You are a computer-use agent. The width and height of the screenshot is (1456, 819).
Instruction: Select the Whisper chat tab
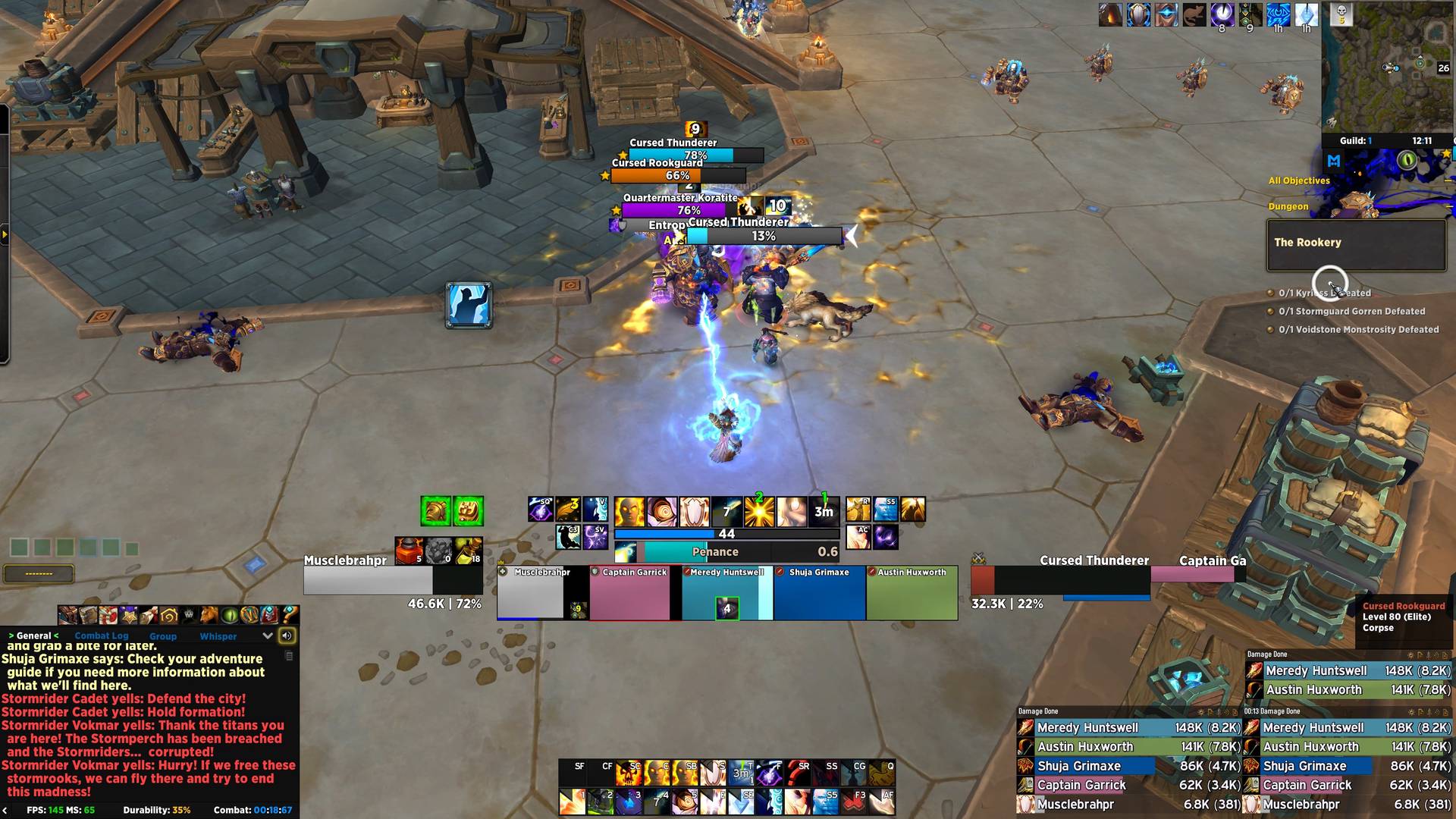pos(218,636)
